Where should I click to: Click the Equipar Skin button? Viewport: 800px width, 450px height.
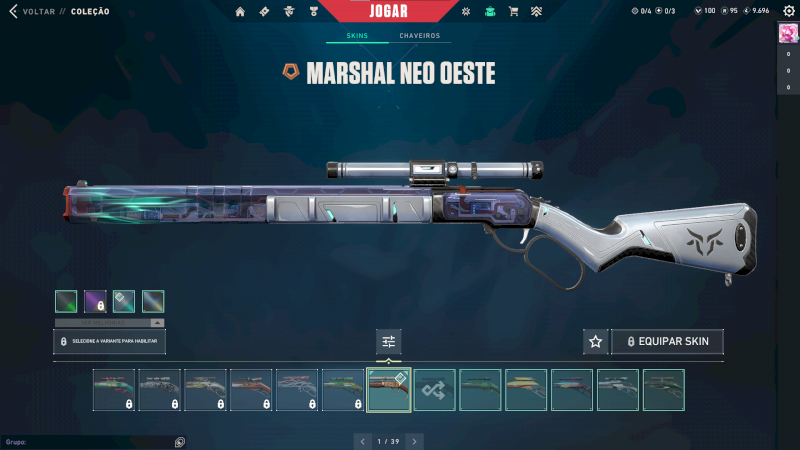pos(667,342)
